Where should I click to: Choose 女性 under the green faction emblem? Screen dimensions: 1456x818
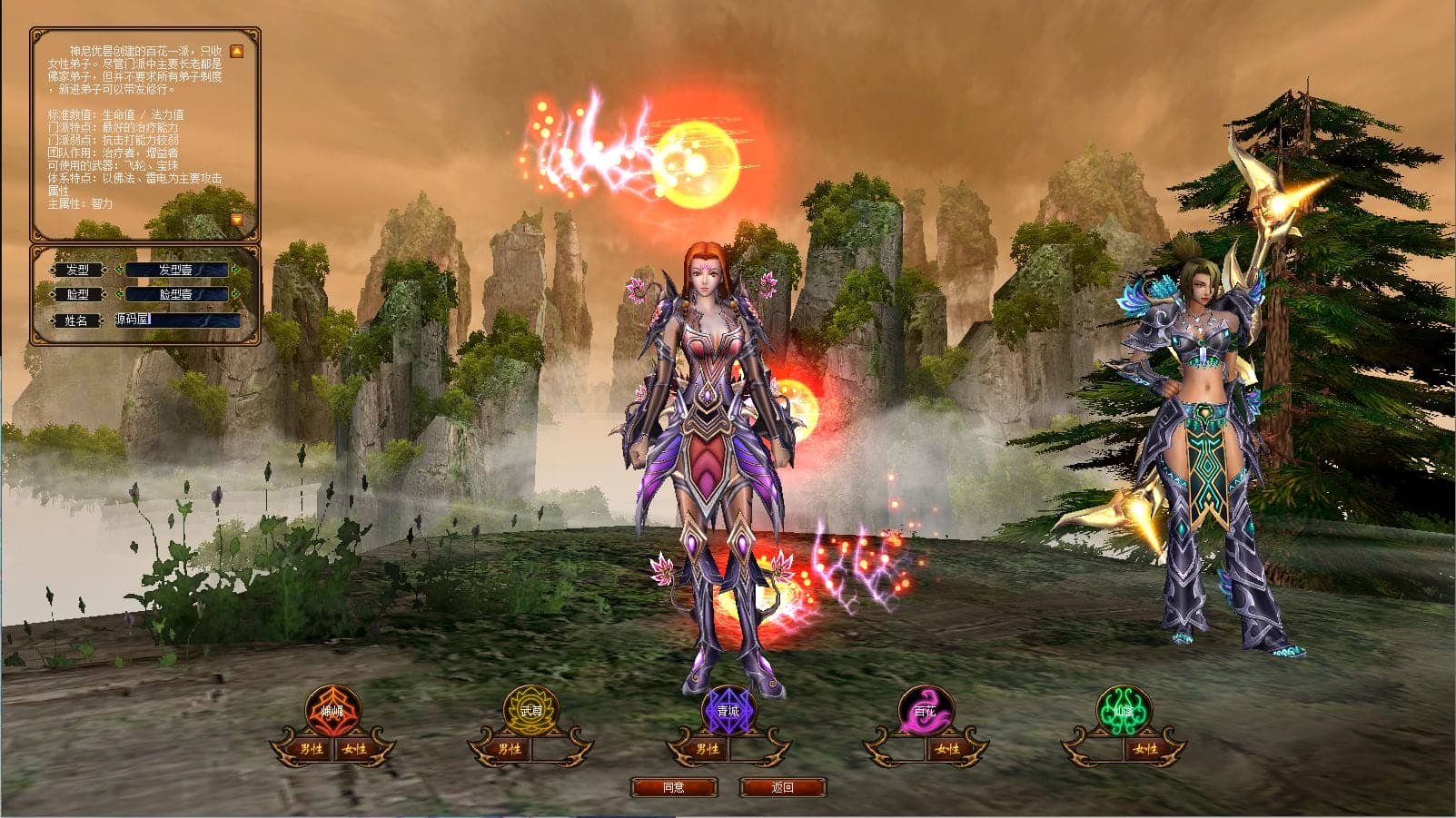[x=1145, y=749]
